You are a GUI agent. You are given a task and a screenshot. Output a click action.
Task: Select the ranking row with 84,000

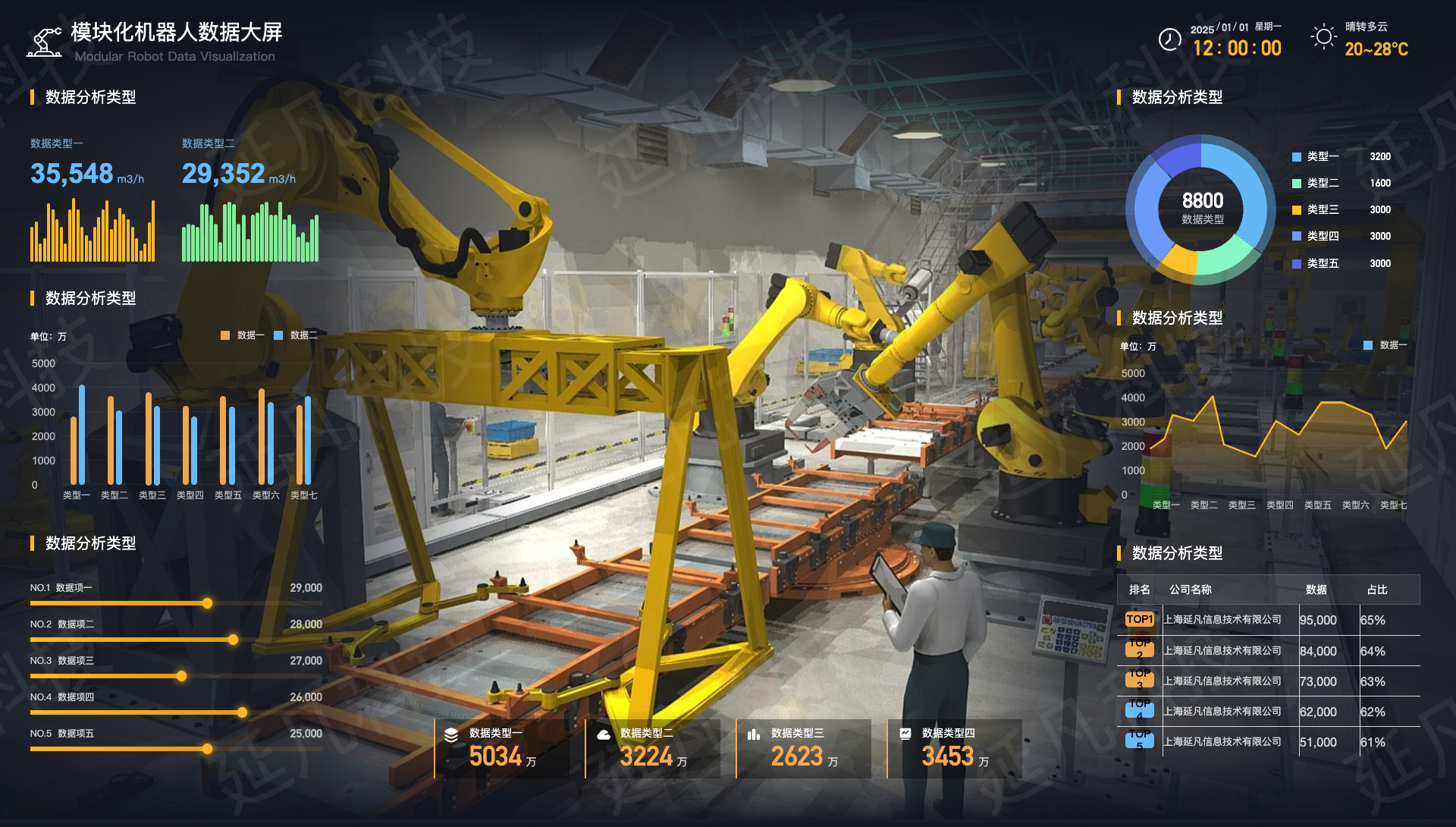pos(1268,651)
